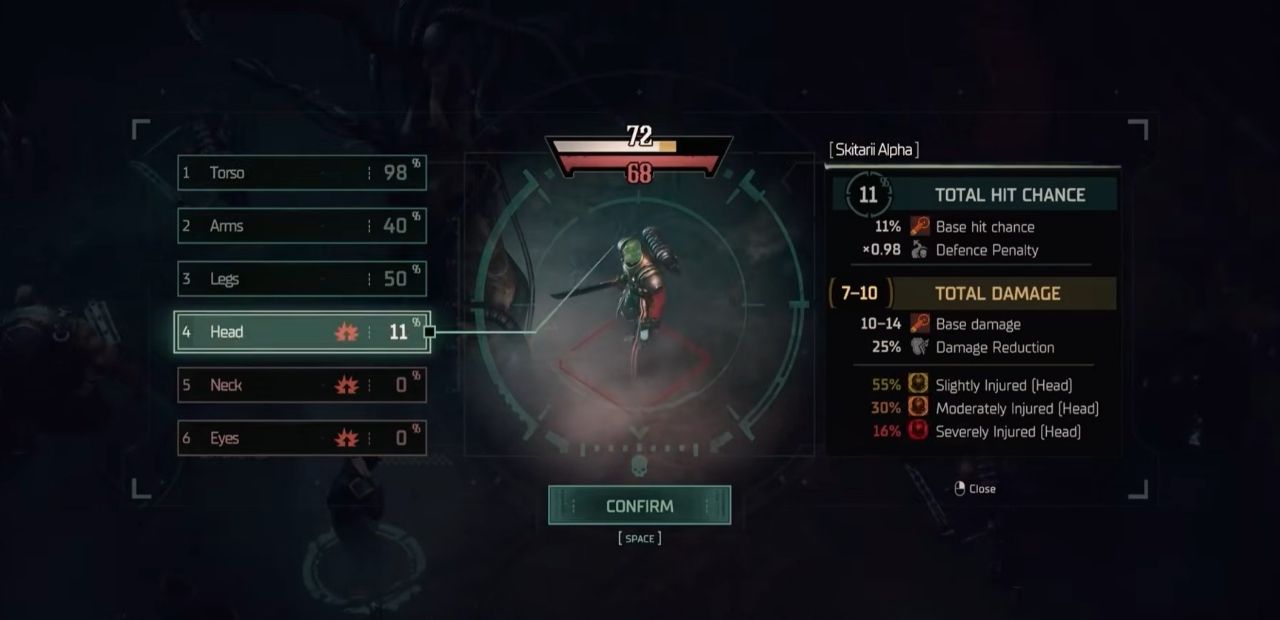Select the Head targeting row
Image resolution: width=1280 pixels, height=620 pixels.
[x=302, y=332]
